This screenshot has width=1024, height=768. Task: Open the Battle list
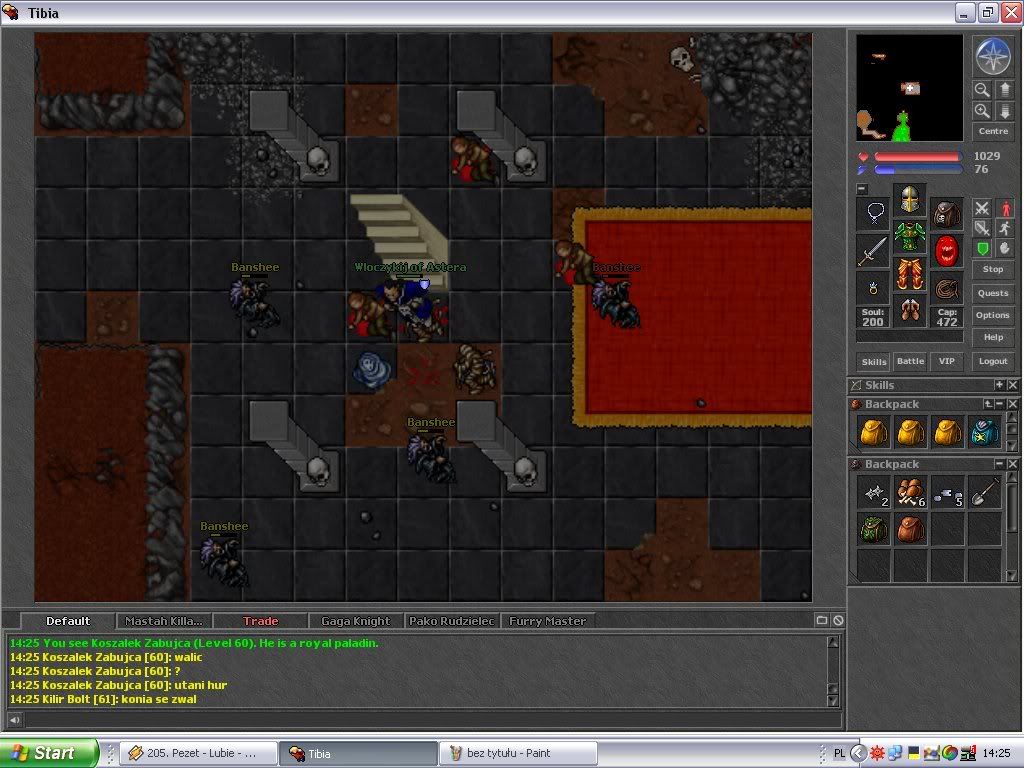[910, 361]
